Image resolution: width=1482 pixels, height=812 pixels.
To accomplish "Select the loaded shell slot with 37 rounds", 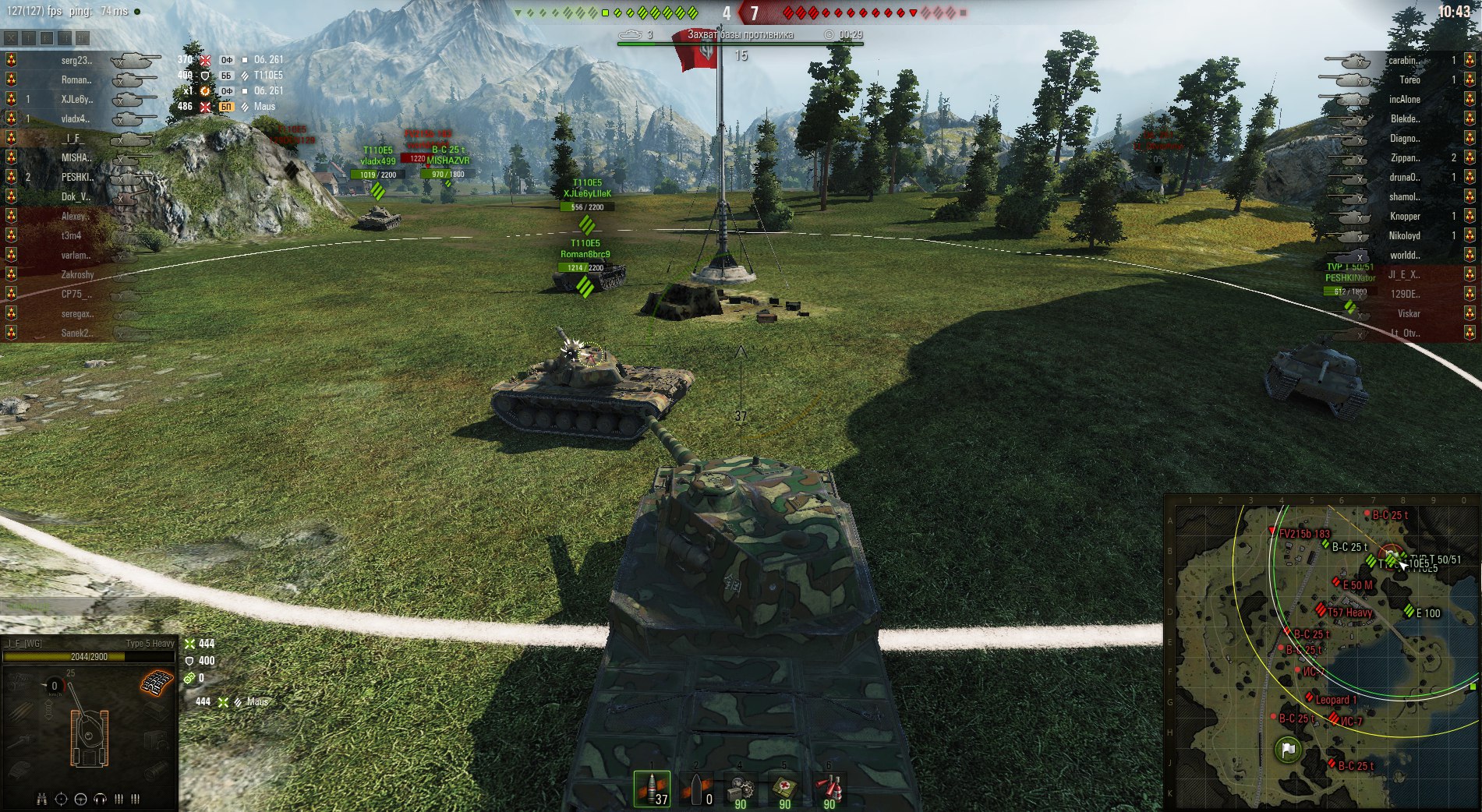I will (652, 789).
